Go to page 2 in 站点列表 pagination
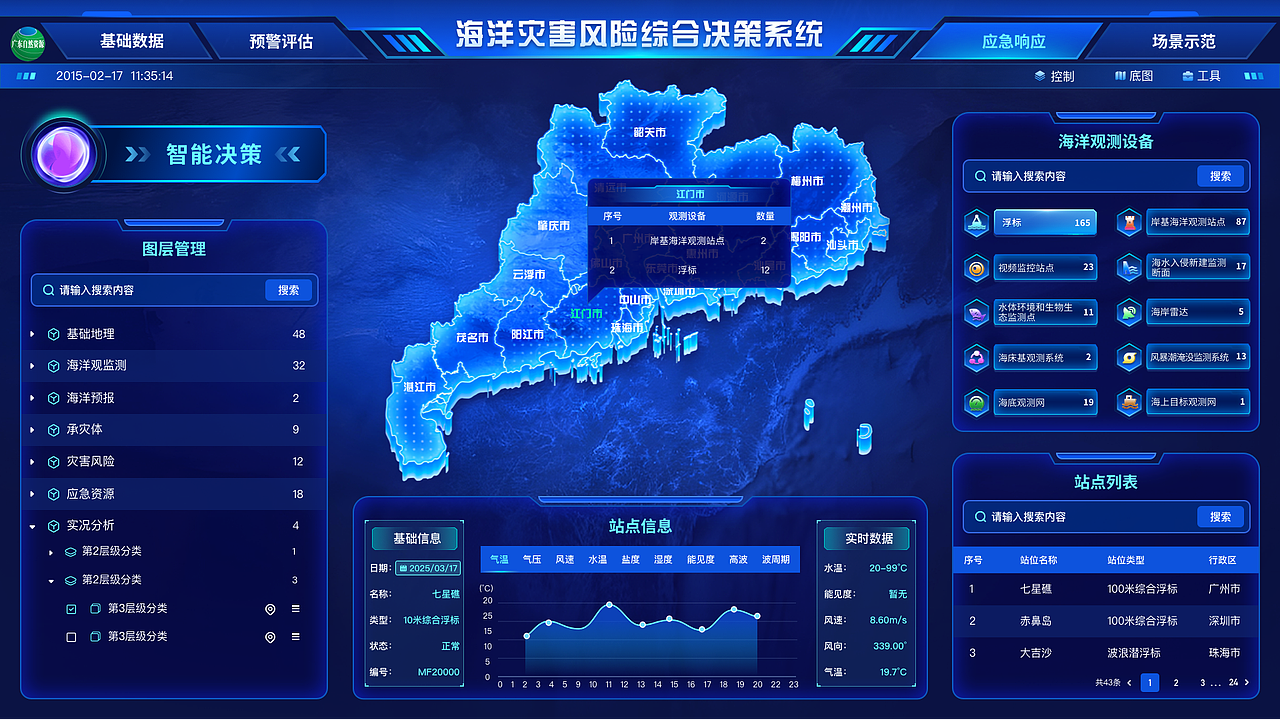The image size is (1280, 720). click(x=1178, y=683)
